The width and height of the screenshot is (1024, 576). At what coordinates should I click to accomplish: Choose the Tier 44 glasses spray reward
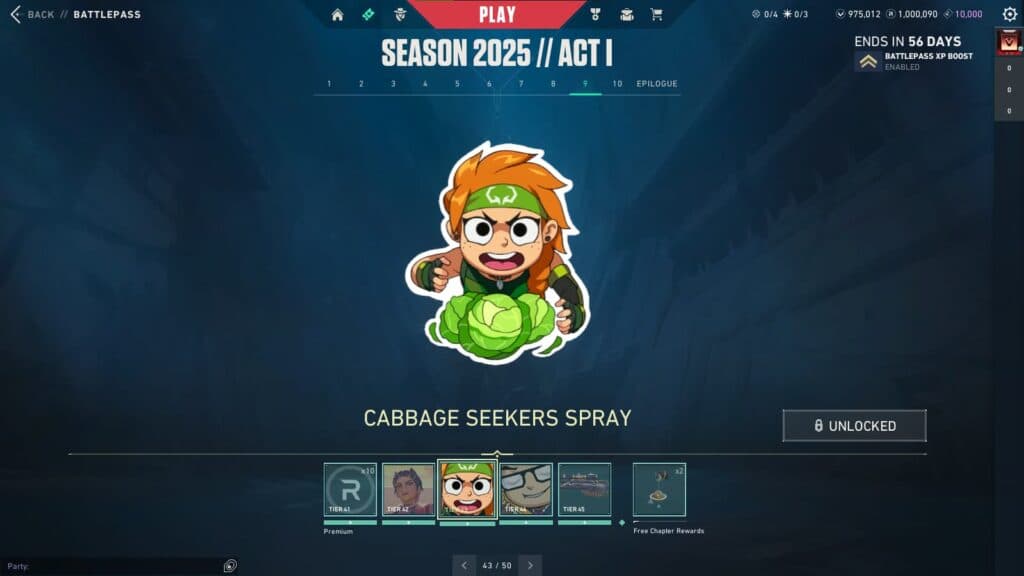526,489
